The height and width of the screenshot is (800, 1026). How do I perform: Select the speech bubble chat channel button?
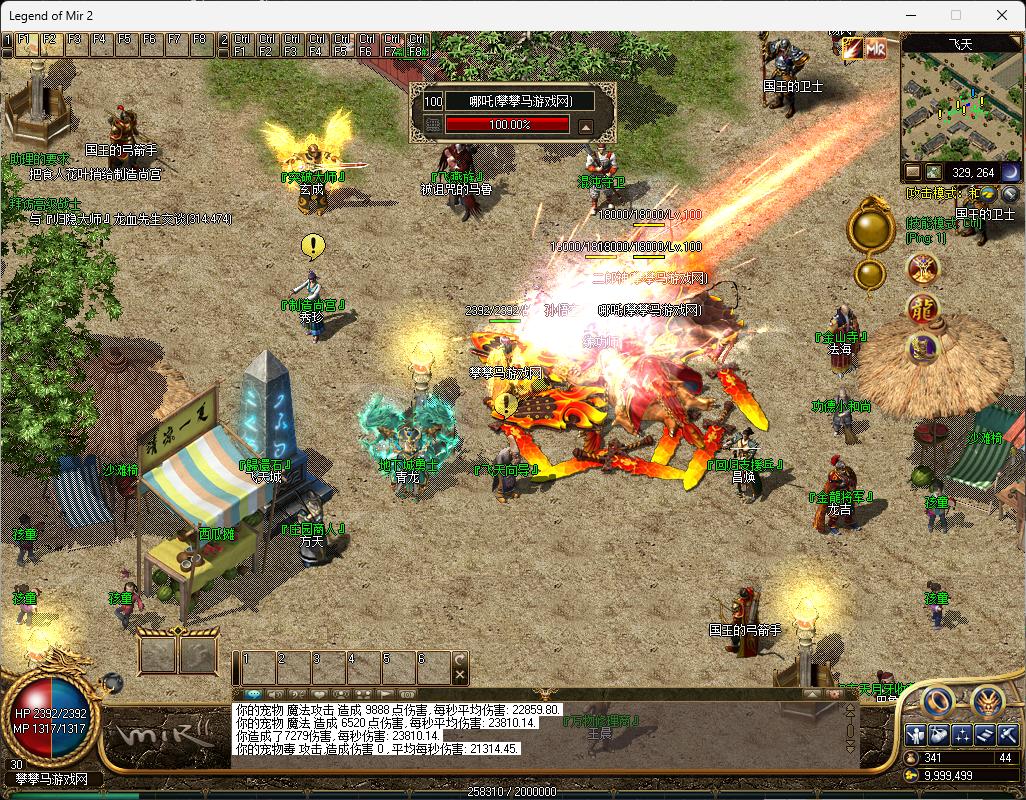click(252, 694)
